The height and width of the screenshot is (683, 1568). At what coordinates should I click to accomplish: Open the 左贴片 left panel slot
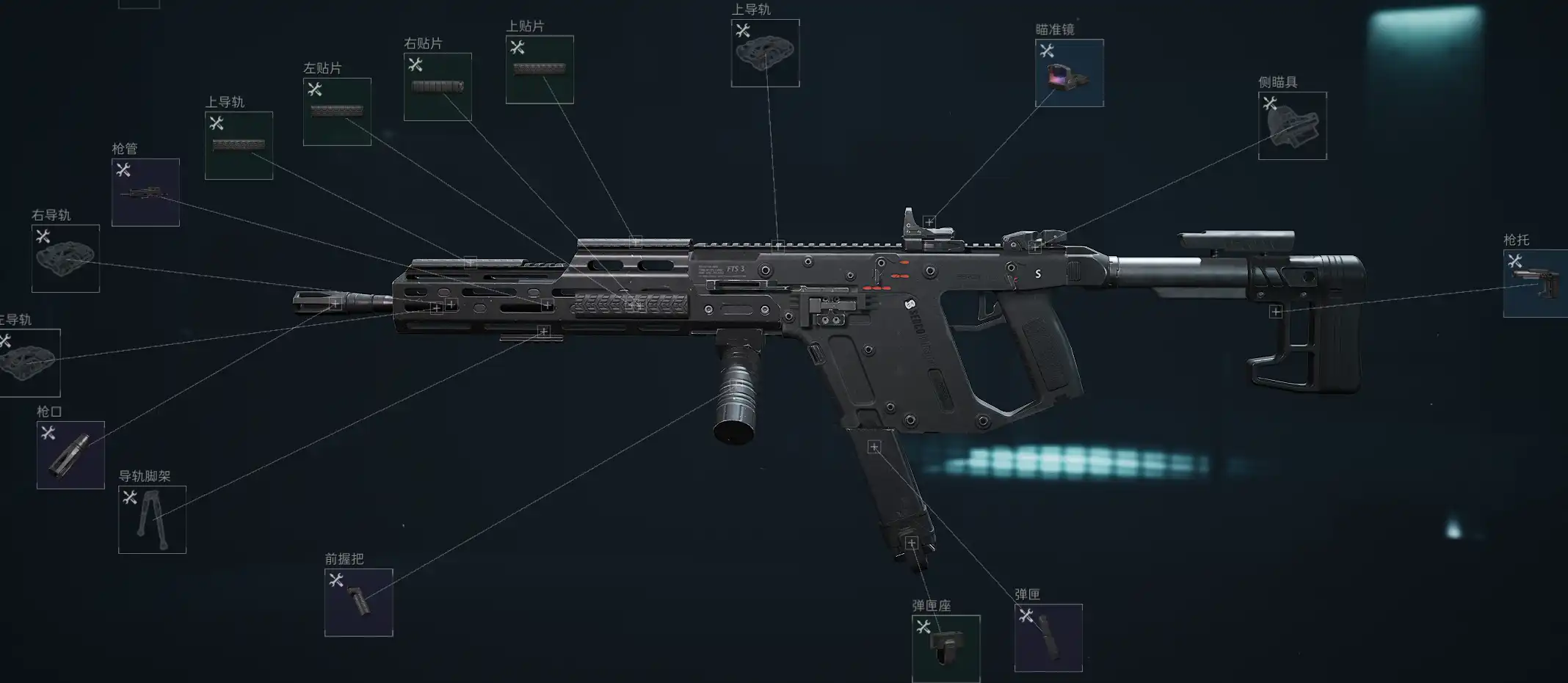(x=337, y=112)
